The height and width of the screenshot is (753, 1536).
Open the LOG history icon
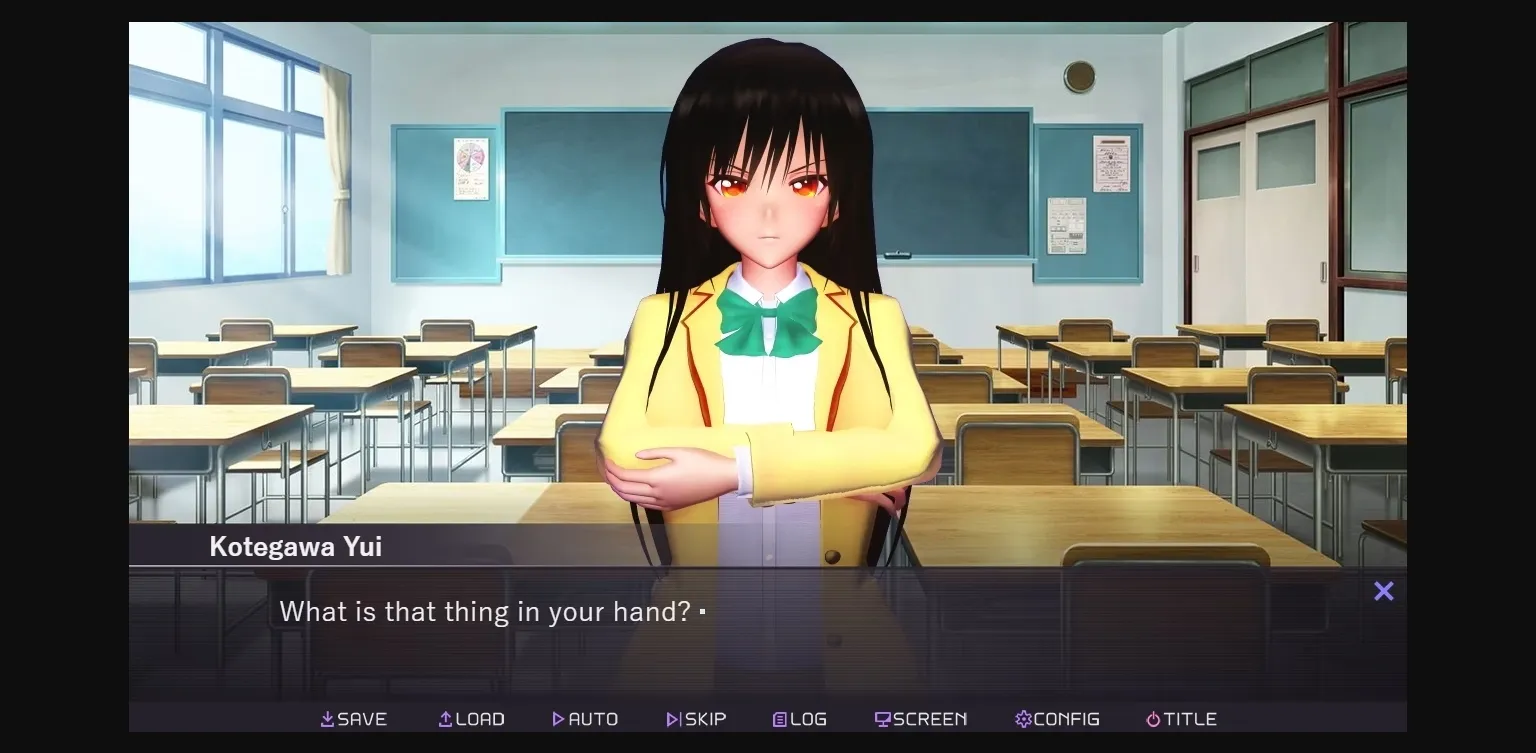pos(780,718)
